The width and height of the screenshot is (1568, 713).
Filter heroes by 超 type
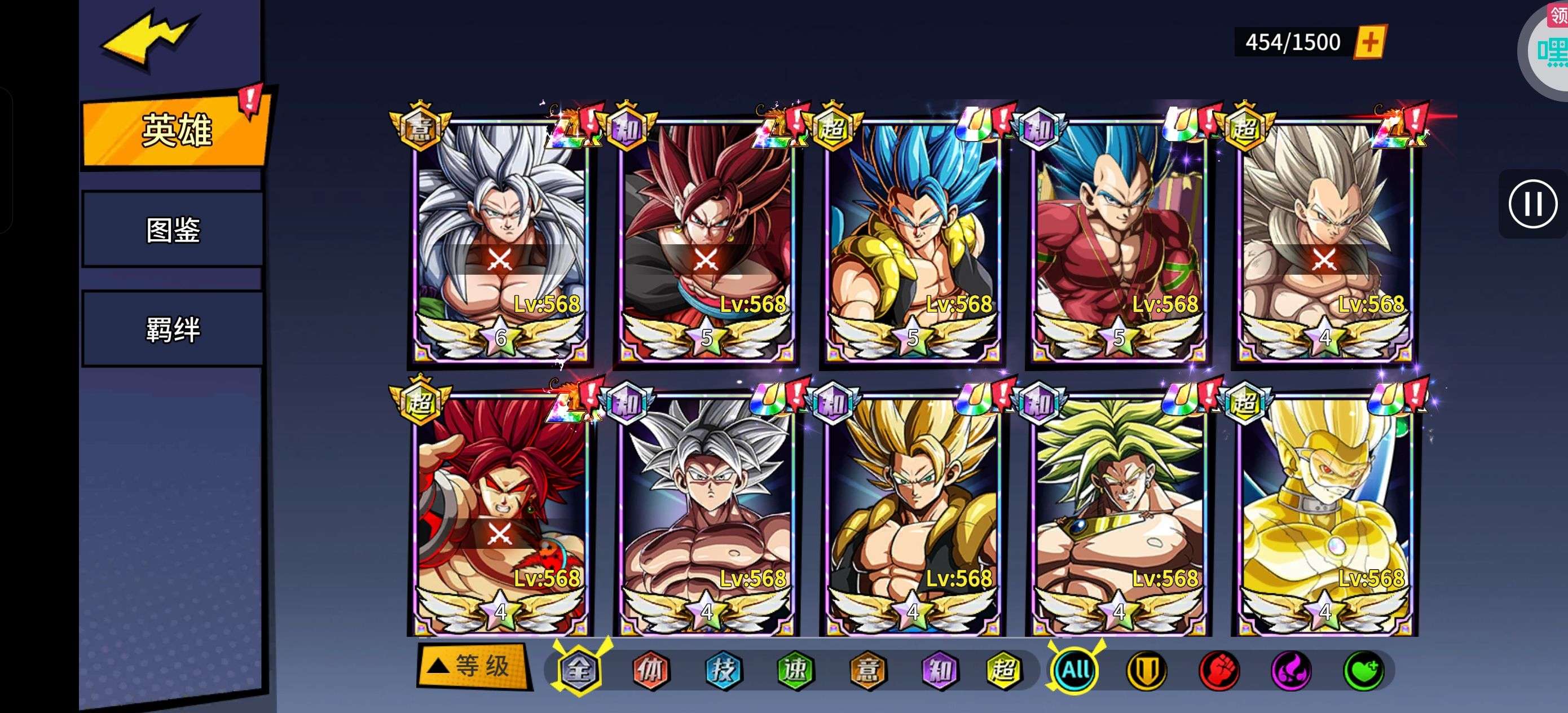(x=1005, y=670)
